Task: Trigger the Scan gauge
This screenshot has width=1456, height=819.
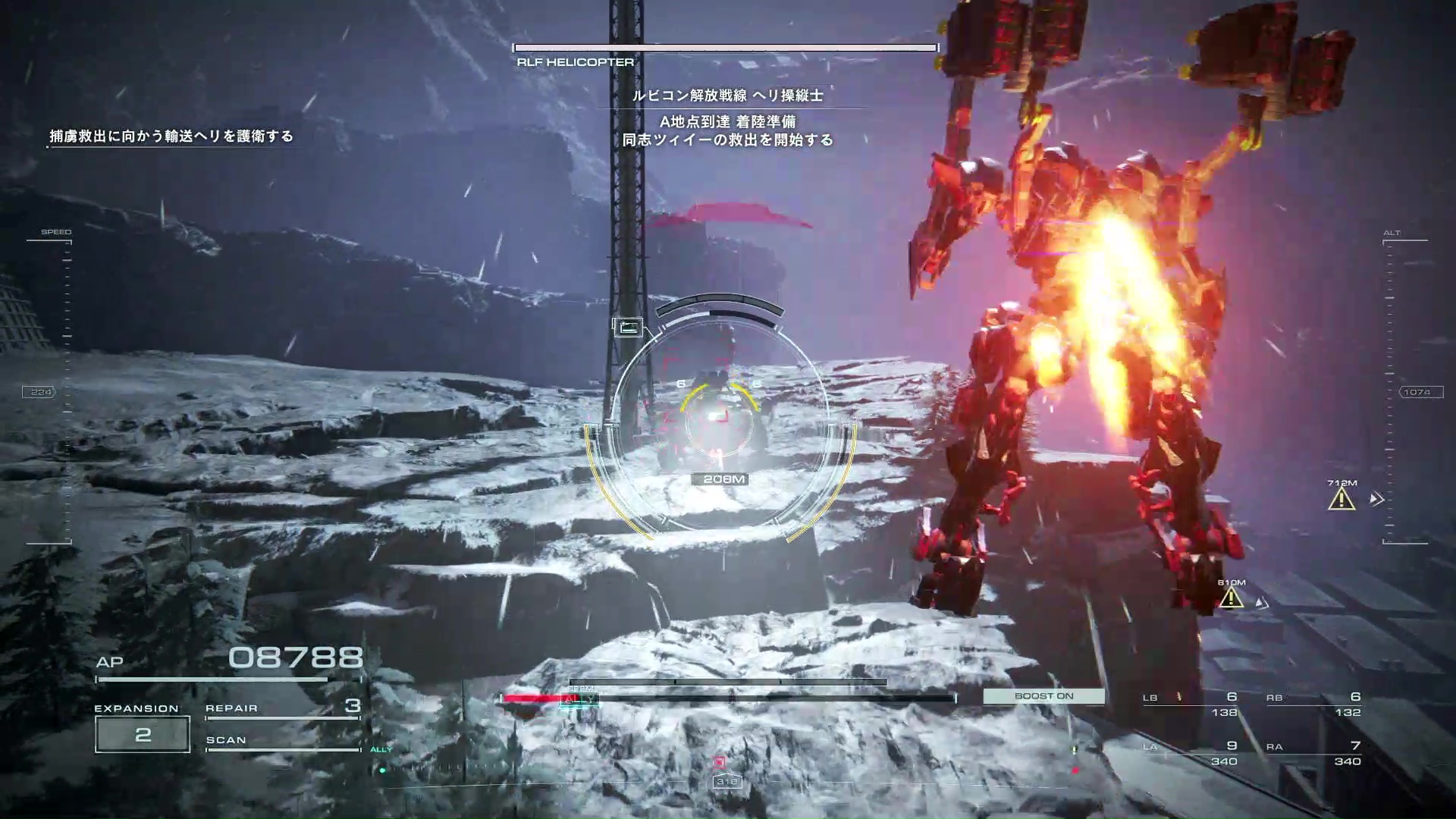Action: (x=282, y=741)
